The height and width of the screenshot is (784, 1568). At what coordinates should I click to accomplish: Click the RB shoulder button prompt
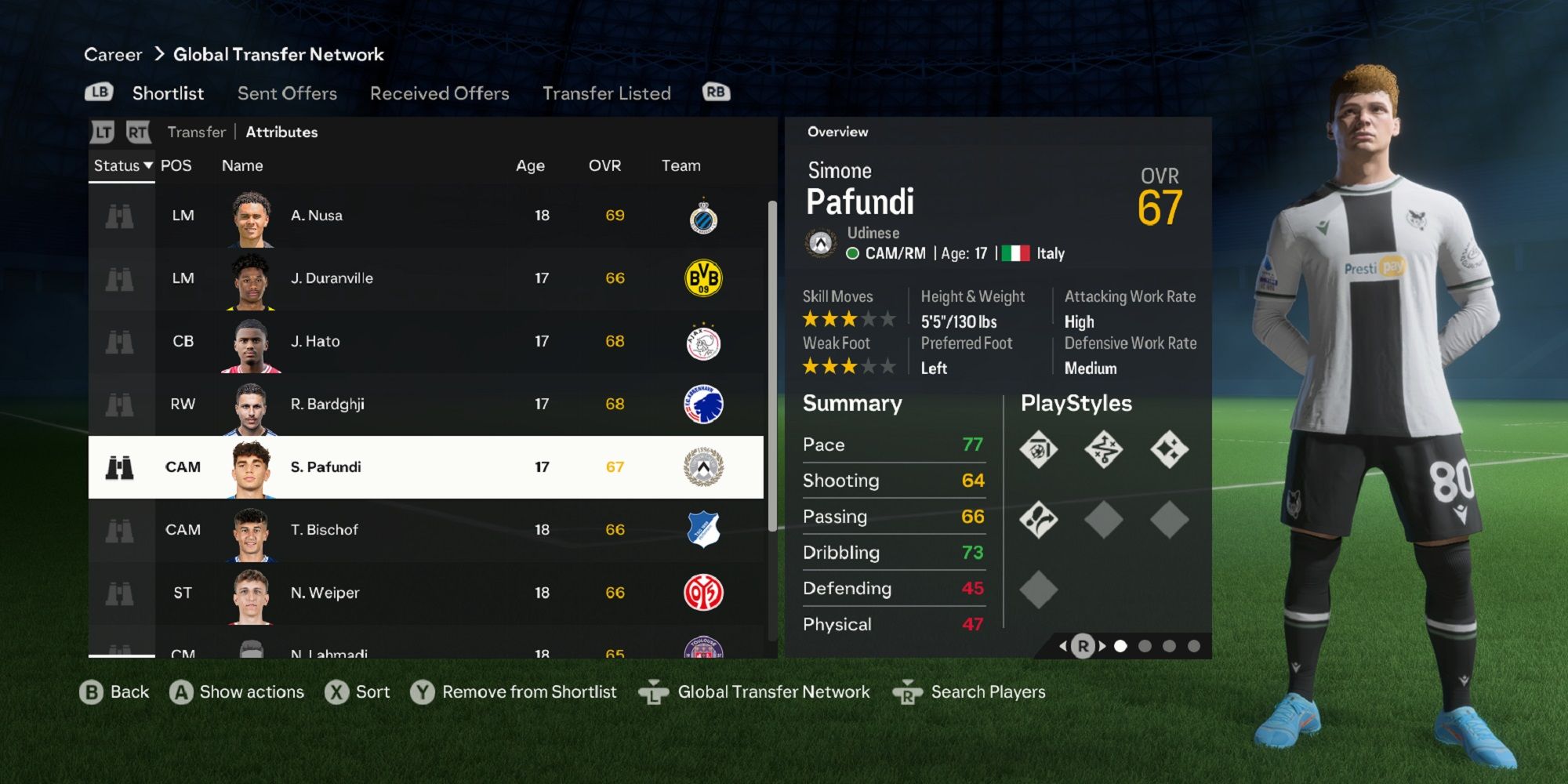click(x=715, y=92)
